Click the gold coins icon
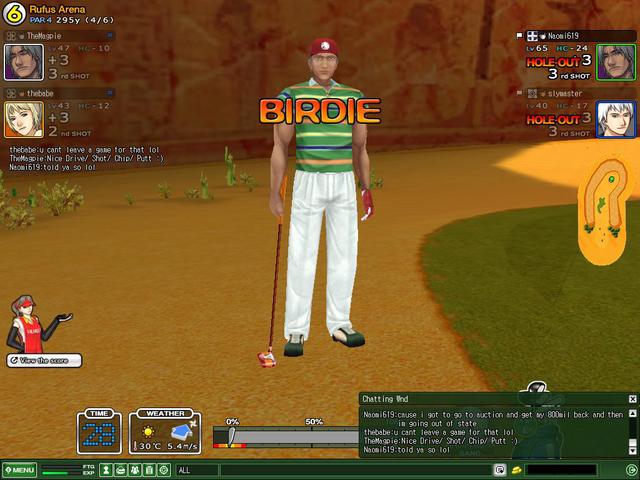Image resolution: width=640 pixels, height=480 pixels. (516, 470)
